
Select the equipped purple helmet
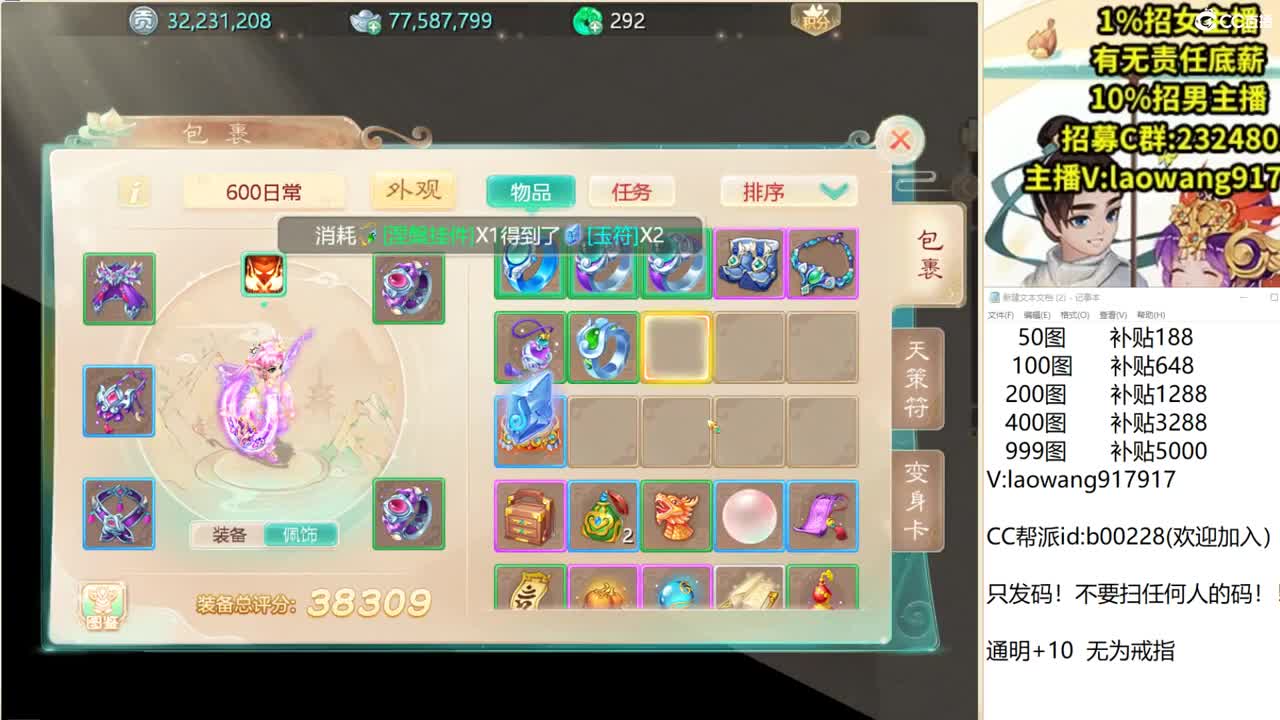119,287
